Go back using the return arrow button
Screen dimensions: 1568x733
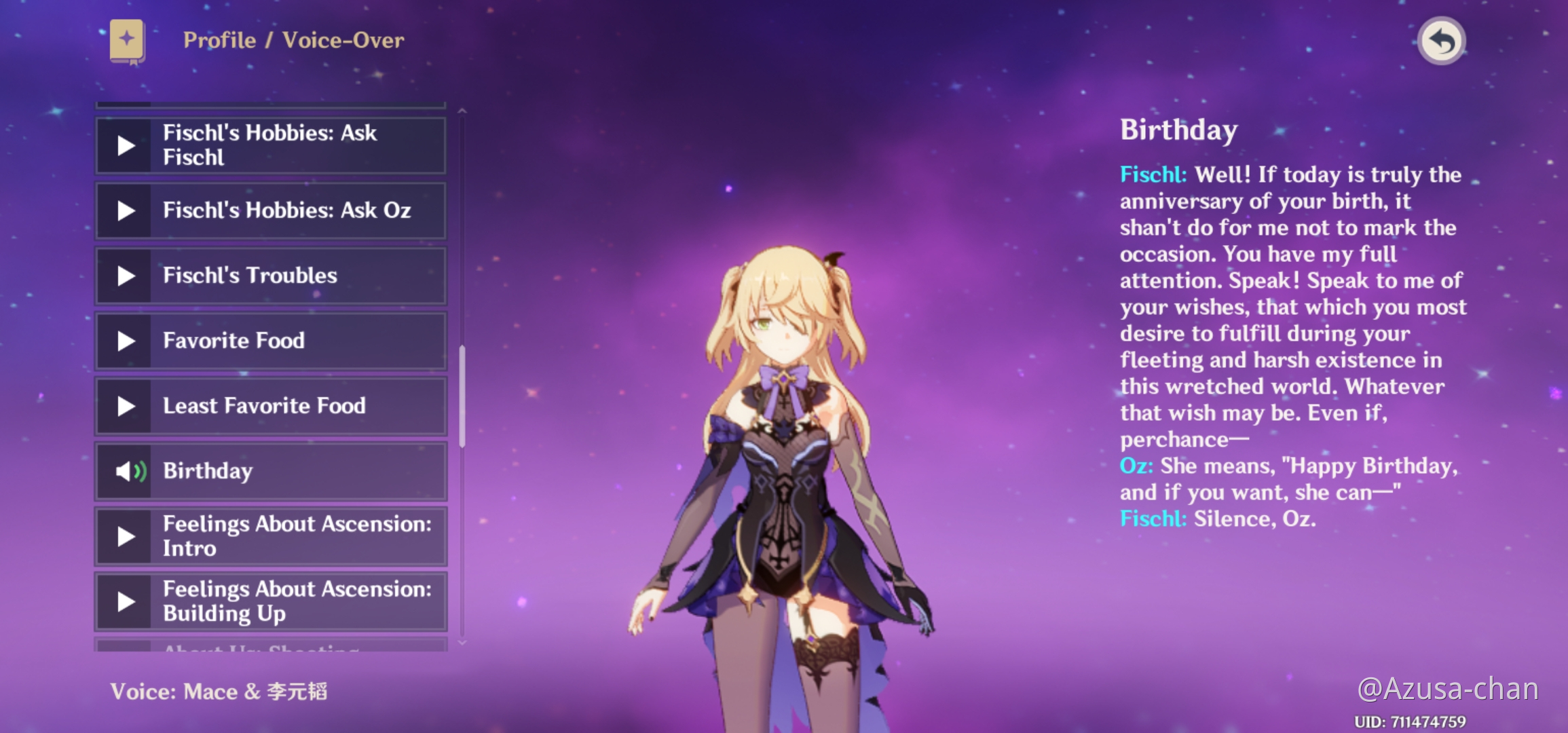point(1442,41)
